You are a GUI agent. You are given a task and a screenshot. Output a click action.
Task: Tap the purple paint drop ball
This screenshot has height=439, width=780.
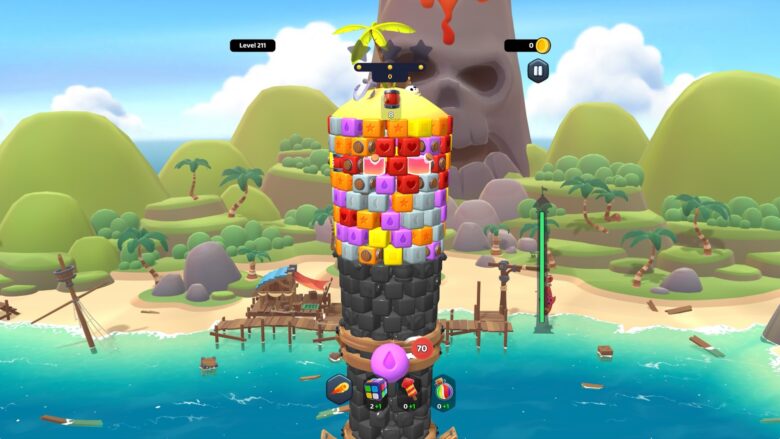coord(389,361)
